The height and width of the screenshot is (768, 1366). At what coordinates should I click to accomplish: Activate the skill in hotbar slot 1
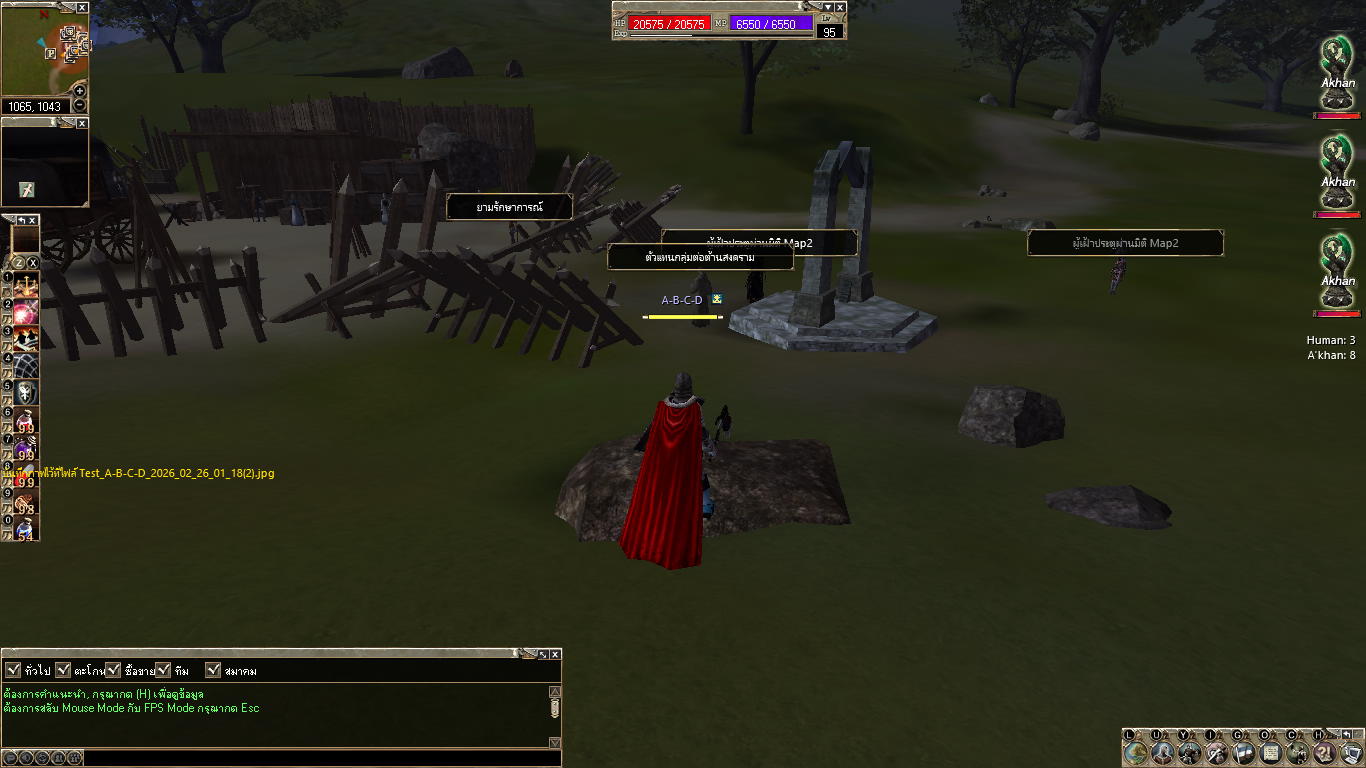point(26,284)
